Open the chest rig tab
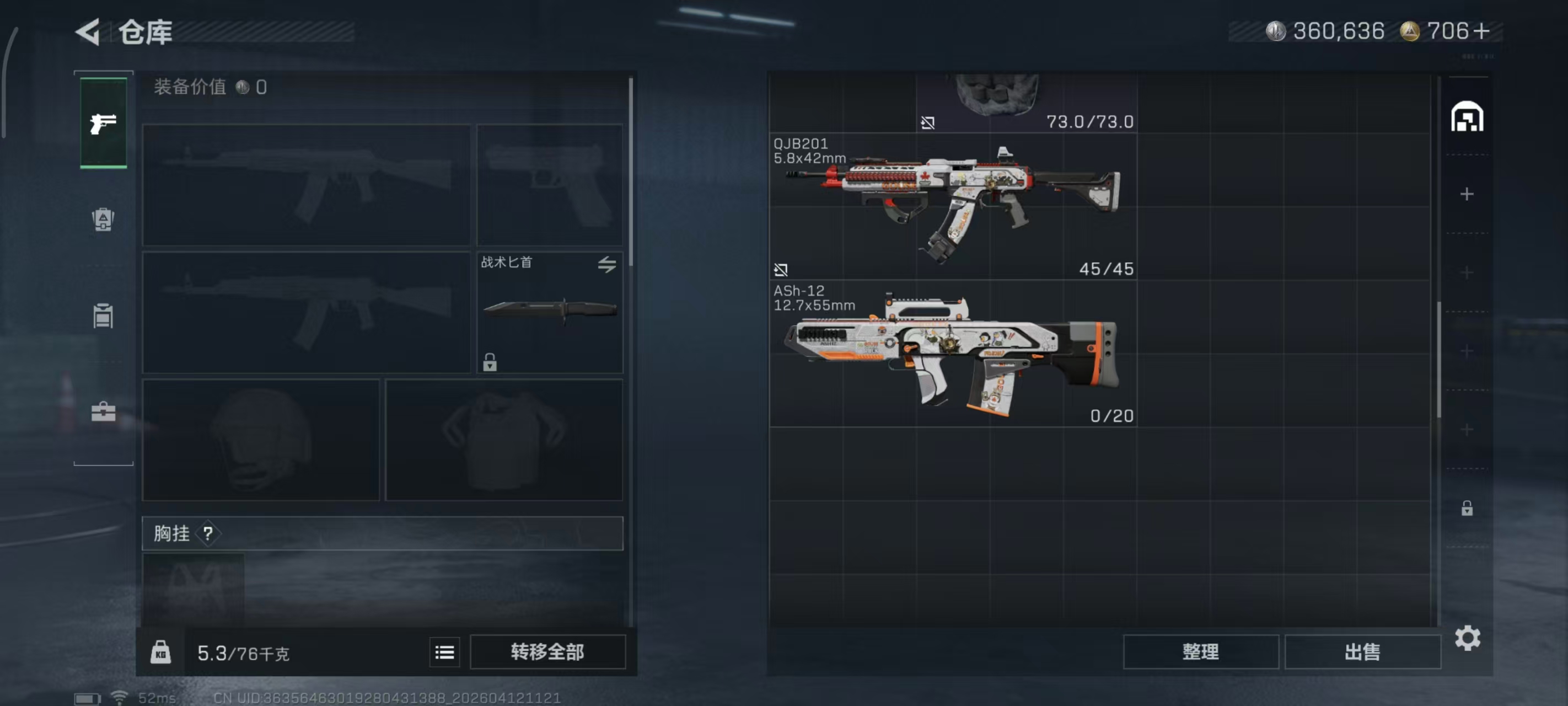 tap(103, 315)
